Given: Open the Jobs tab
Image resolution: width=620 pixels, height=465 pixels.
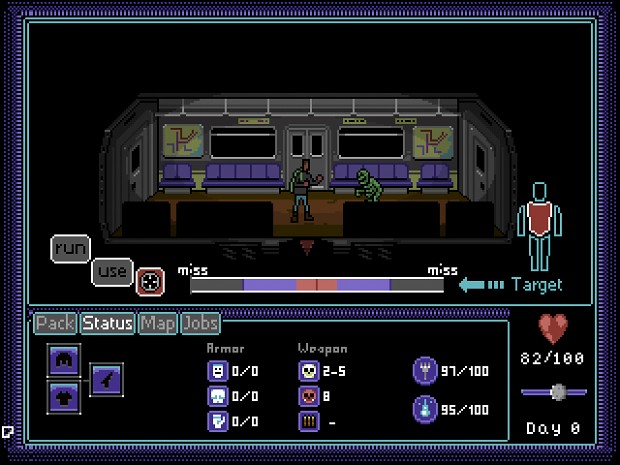Looking at the screenshot, I should 200,323.
